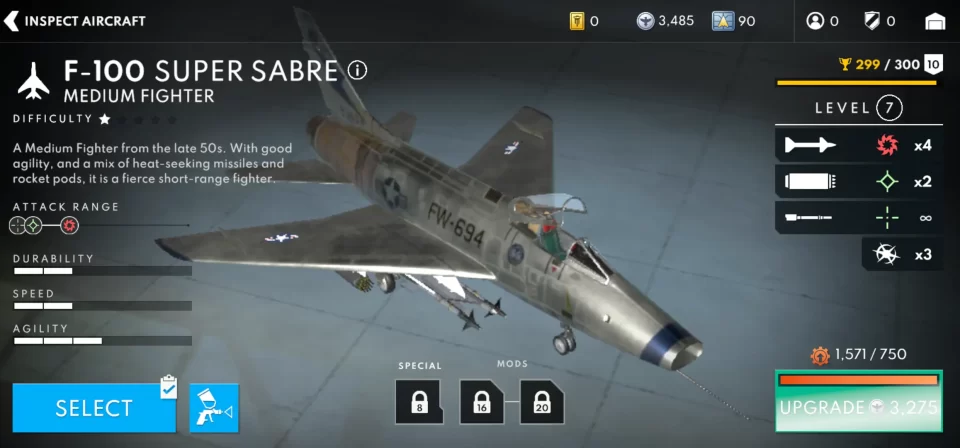The image size is (960, 448).
Task: View the missile weapon x4 row
Action: [858, 145]
